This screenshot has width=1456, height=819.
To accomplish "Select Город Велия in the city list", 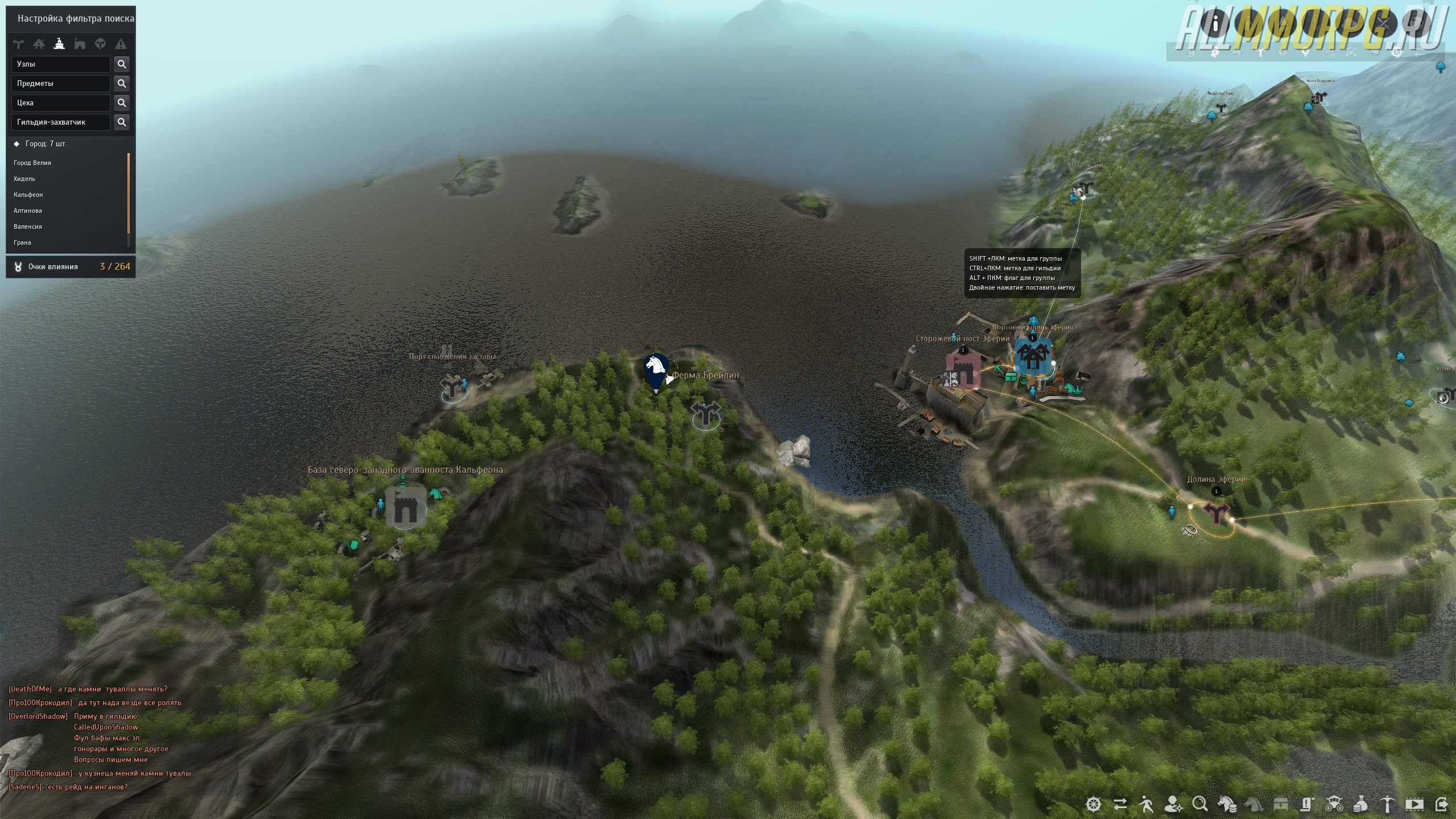I will (x=32, y=163).
